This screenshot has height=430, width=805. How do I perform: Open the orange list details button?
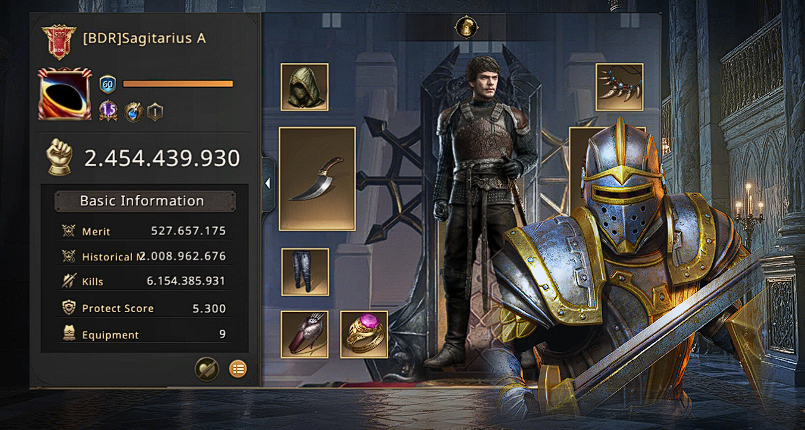click(238, 369)
